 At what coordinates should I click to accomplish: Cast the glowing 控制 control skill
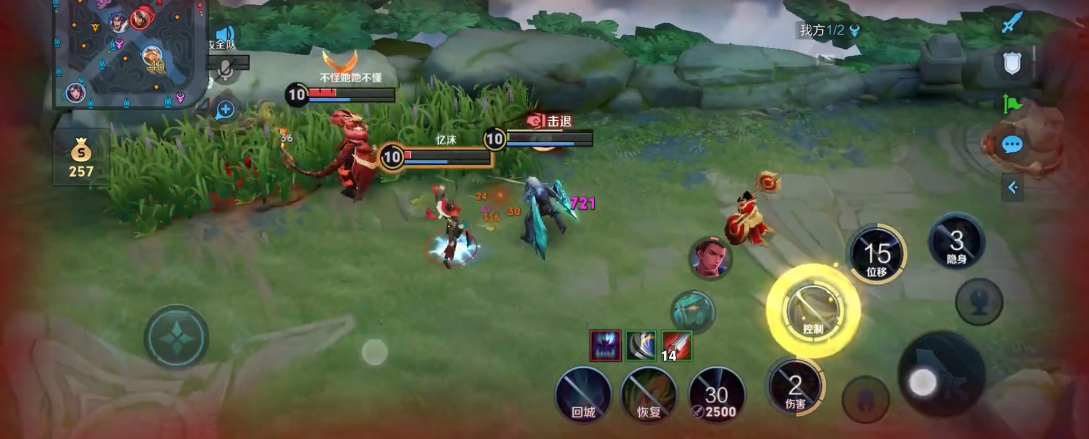pyautogui.click(x=813, y=311)
